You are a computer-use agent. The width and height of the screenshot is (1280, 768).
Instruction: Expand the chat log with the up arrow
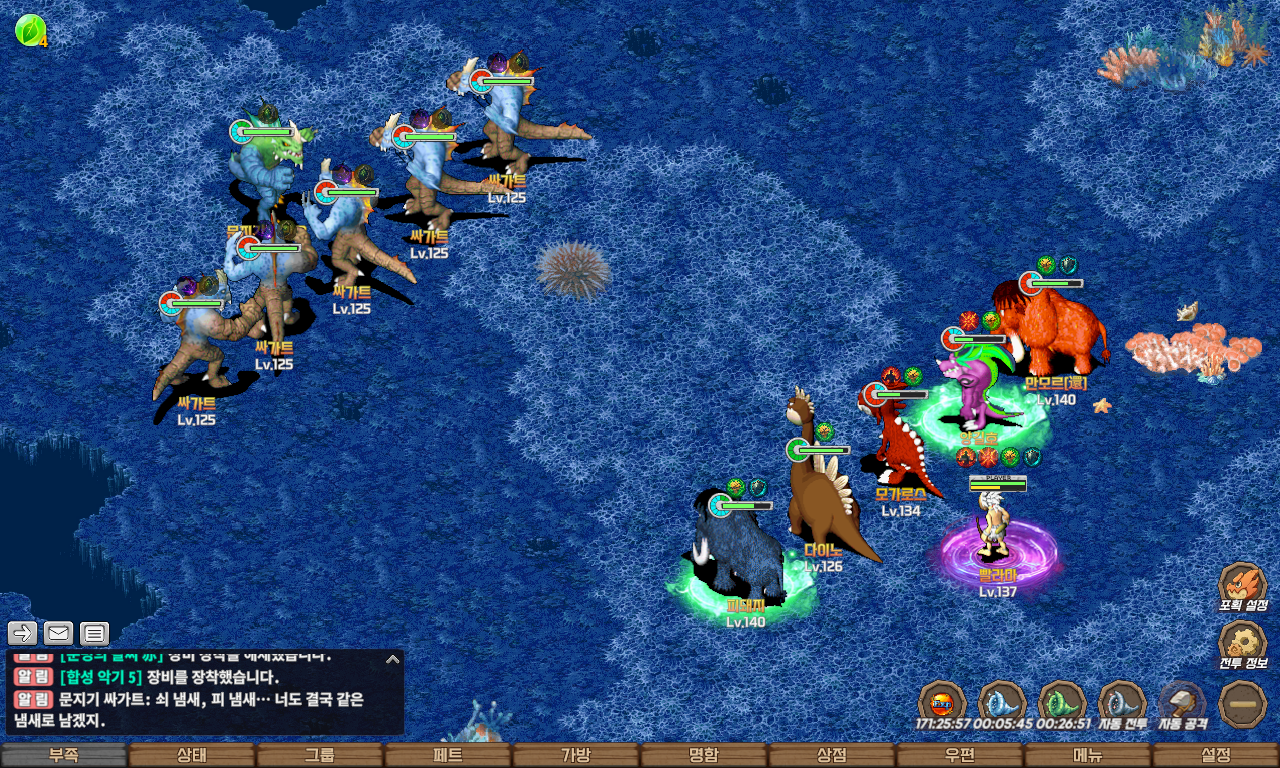click(393, 659)
